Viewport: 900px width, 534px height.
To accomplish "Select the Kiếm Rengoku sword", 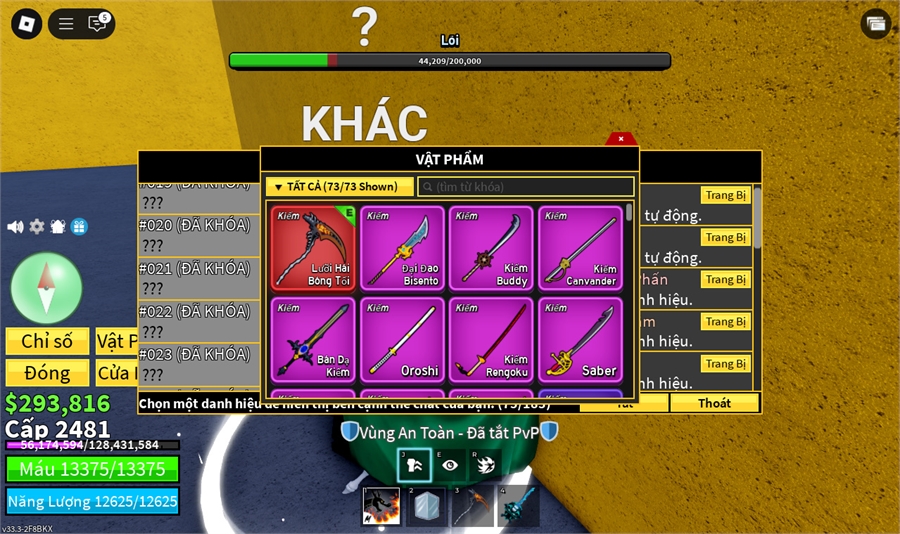I will [491, 339].
